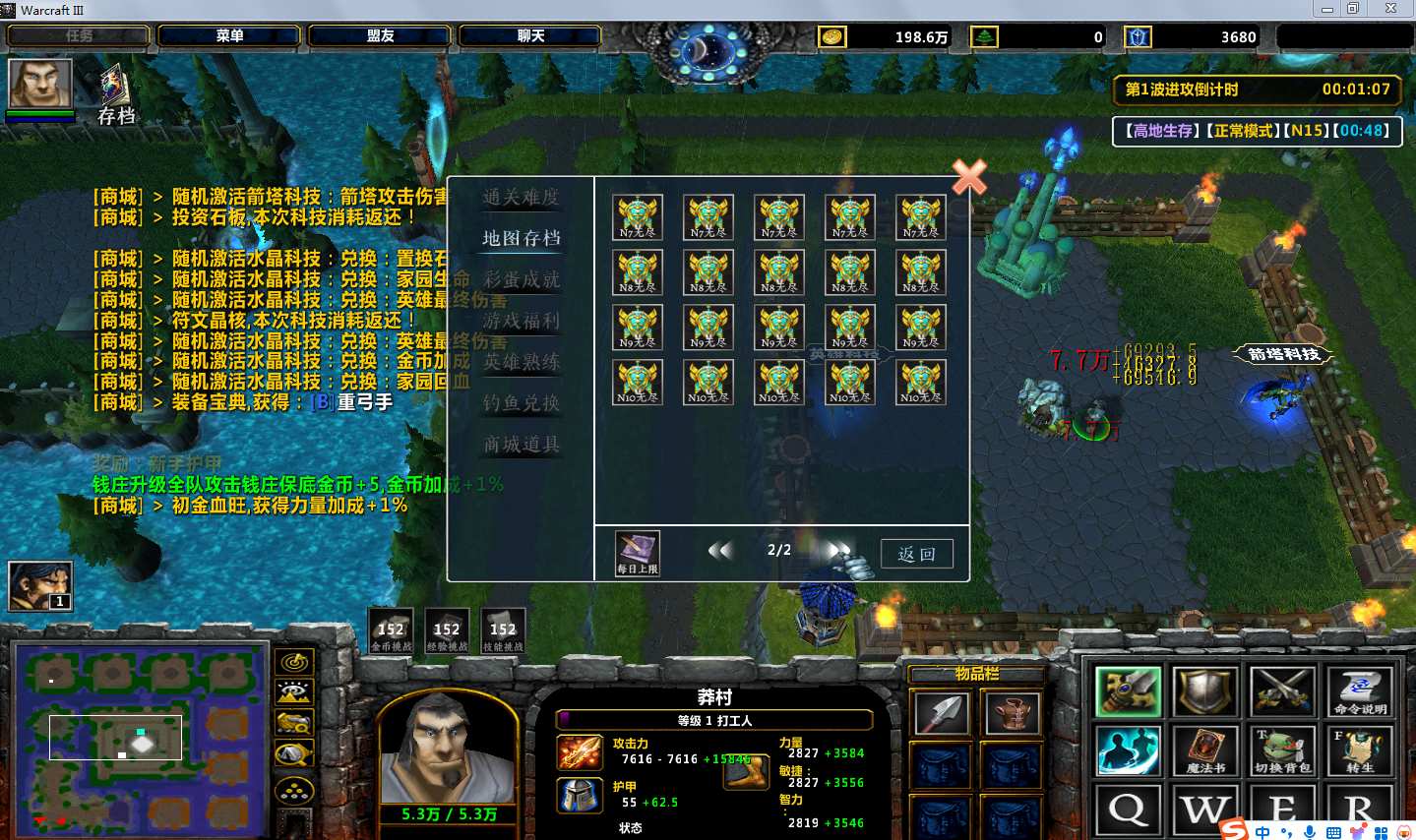Switch to the 商城道具 tab
Image resolution: width=1416 pixels, height=840 pixels.
click(521, 445)
